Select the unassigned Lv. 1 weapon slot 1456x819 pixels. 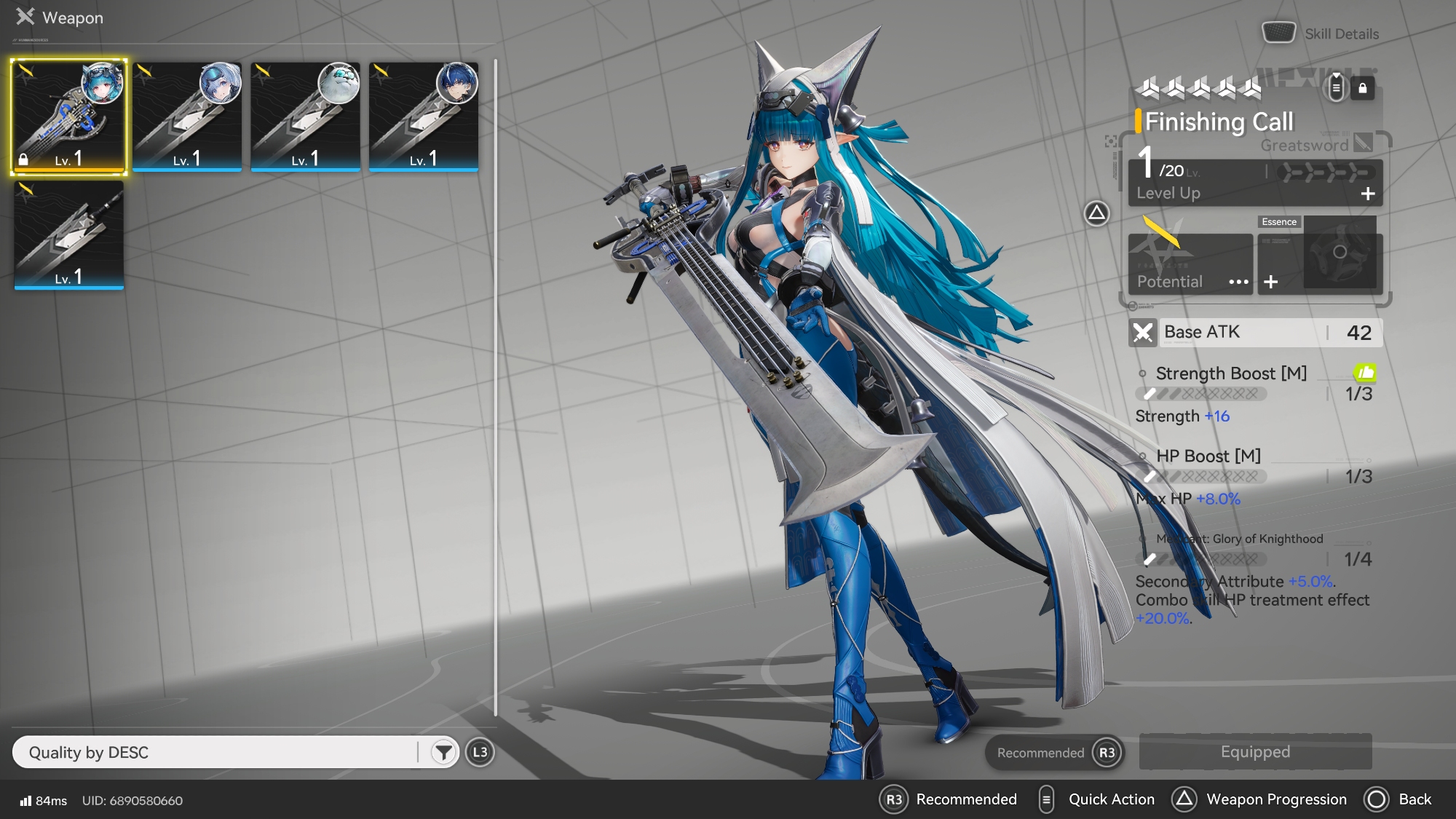tap(69, 235)
